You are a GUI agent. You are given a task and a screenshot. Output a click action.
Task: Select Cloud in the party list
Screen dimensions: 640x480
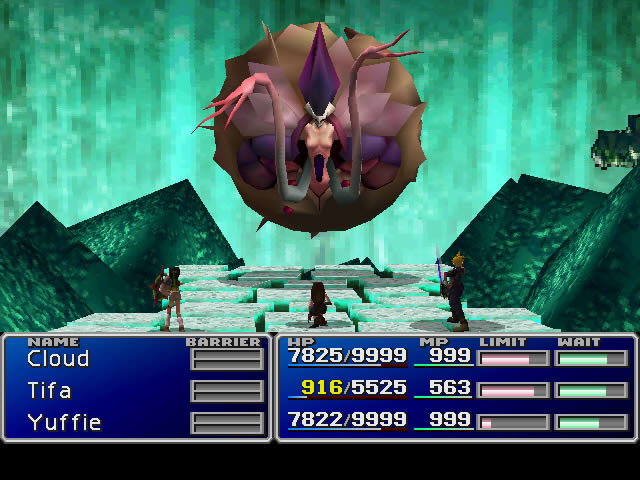click(x=58, y=359)
